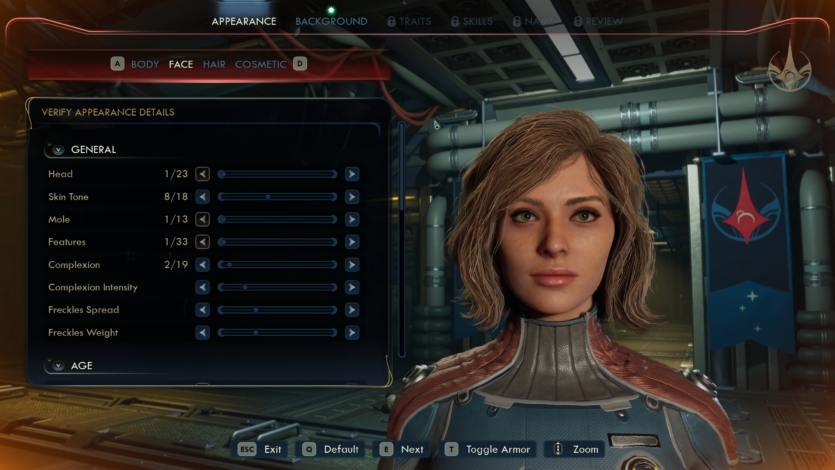Increase Freckles Weight with right arrow
This screenshot has height=470, width=835.
[352, 333]
